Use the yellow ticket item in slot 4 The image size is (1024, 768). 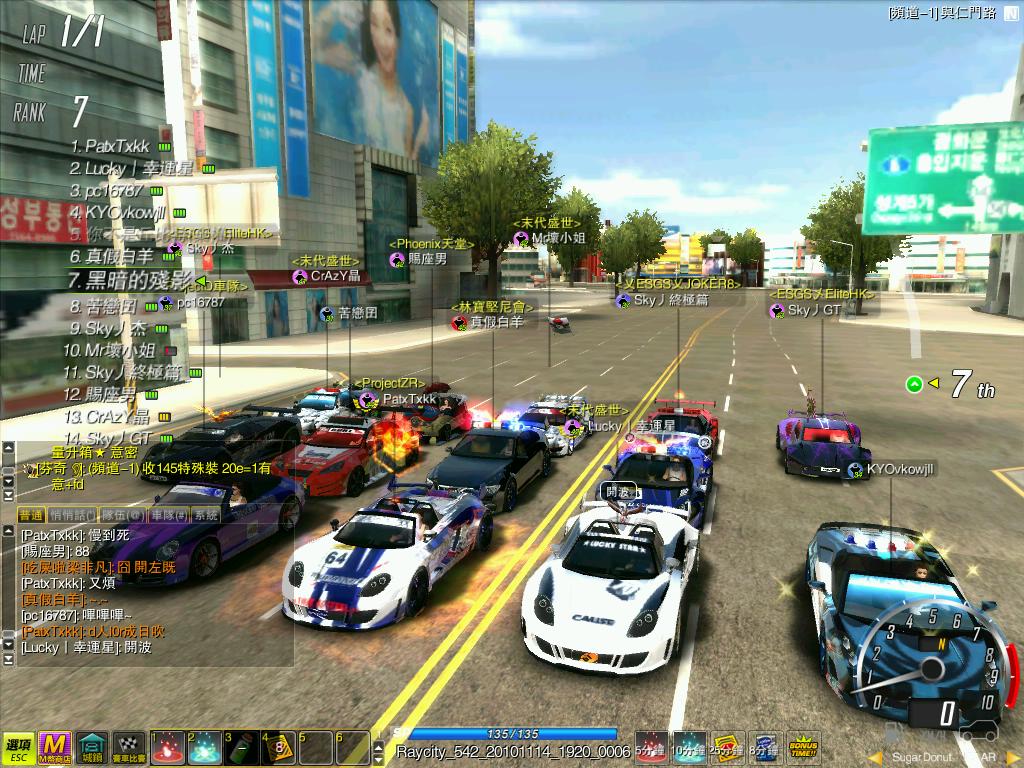(278, 747)
